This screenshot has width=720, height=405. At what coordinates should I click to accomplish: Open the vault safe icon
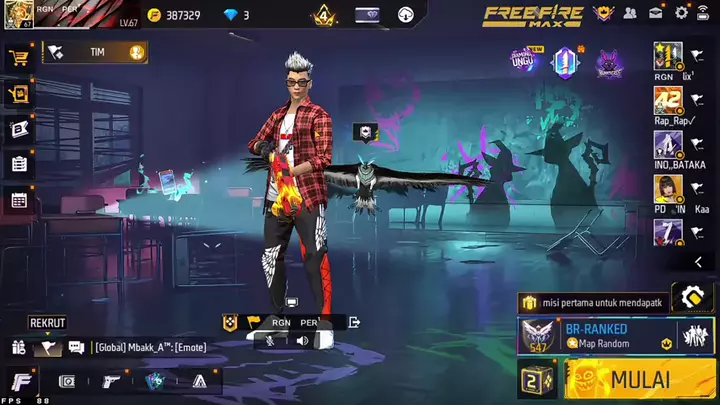[x=67, y=381]
